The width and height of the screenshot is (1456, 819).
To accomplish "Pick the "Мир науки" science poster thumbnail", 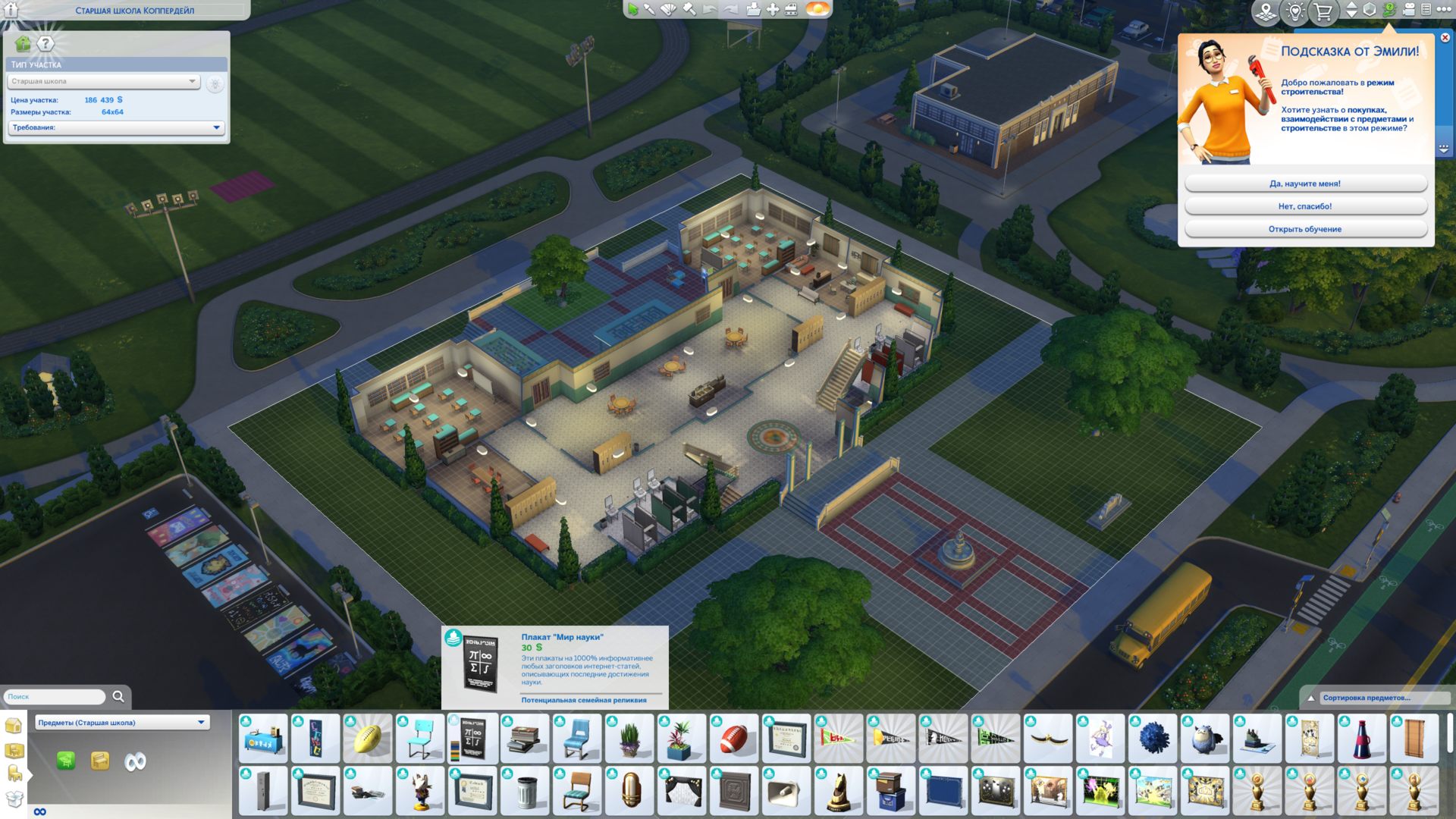I will [x=472, y=738].
